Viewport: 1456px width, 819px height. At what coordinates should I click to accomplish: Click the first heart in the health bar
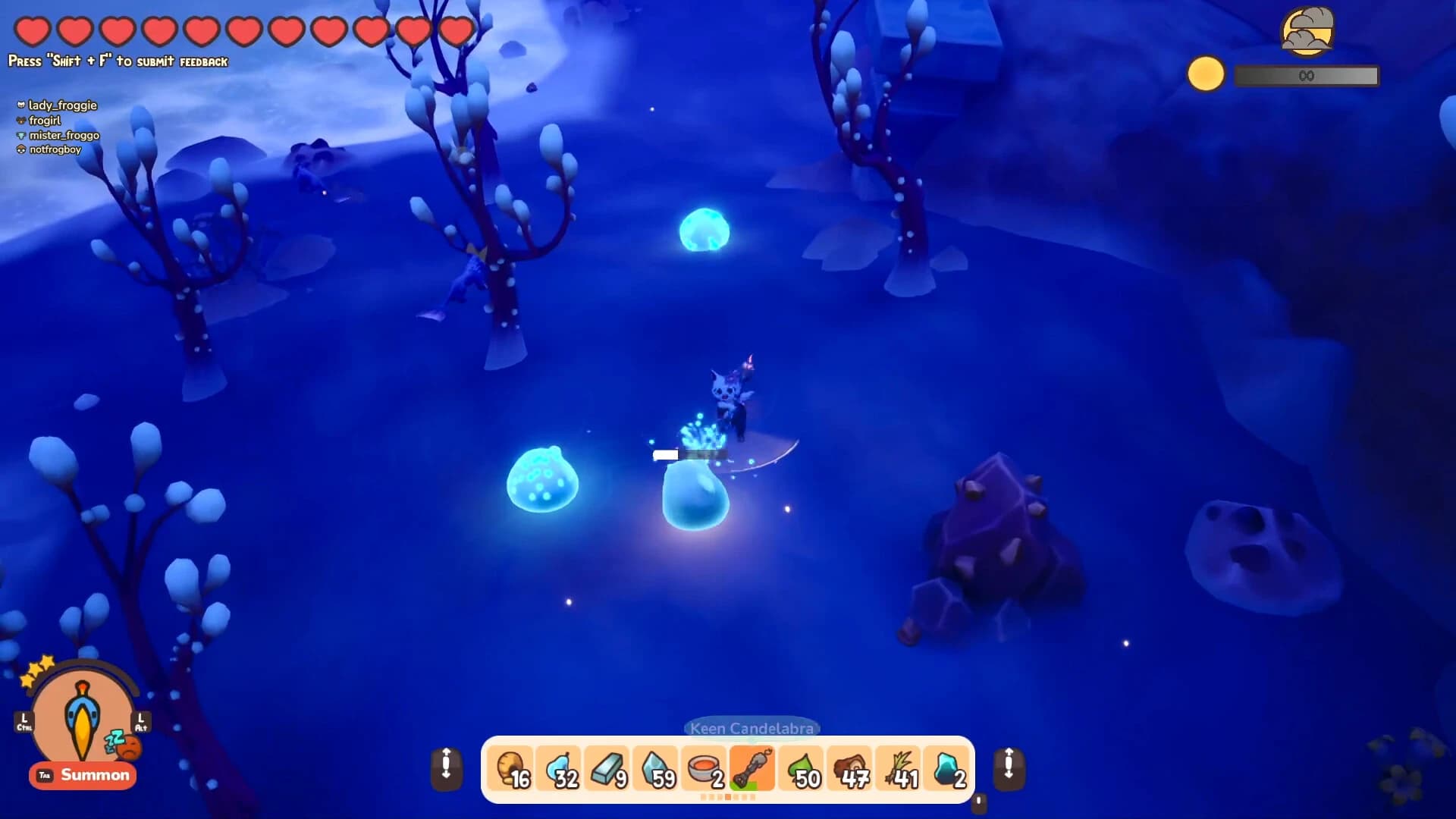tap(33, 32)
